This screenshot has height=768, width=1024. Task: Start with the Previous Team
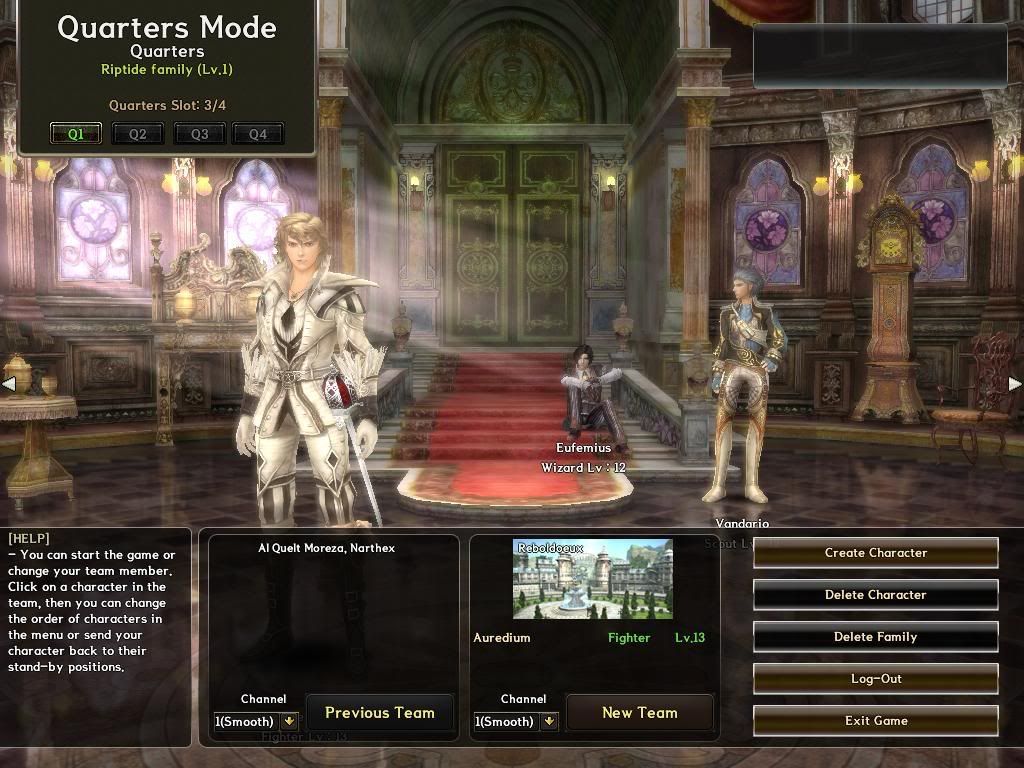click(379, 713)
